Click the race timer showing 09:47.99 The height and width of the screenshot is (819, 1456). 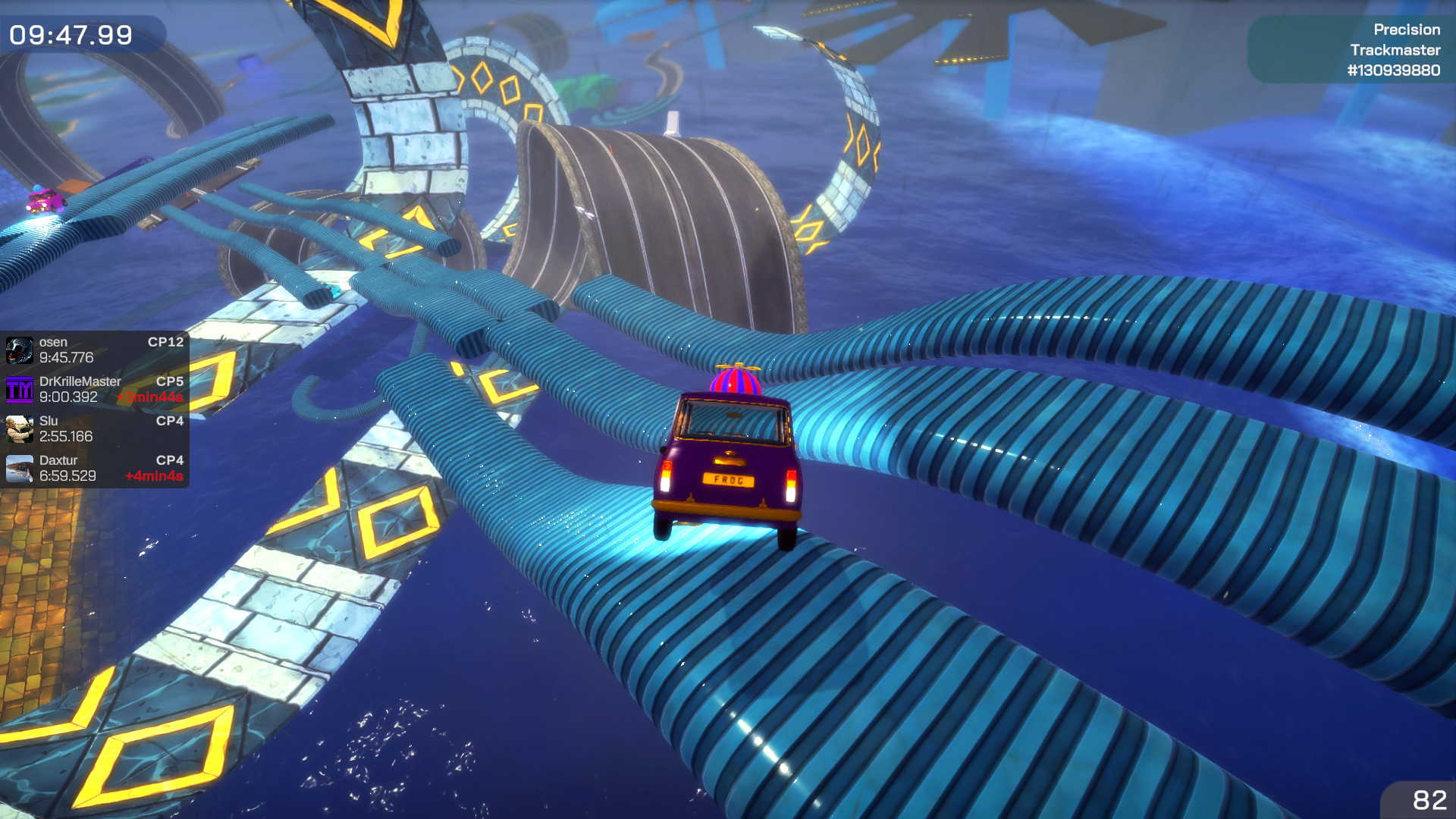(x=72, y=33)
